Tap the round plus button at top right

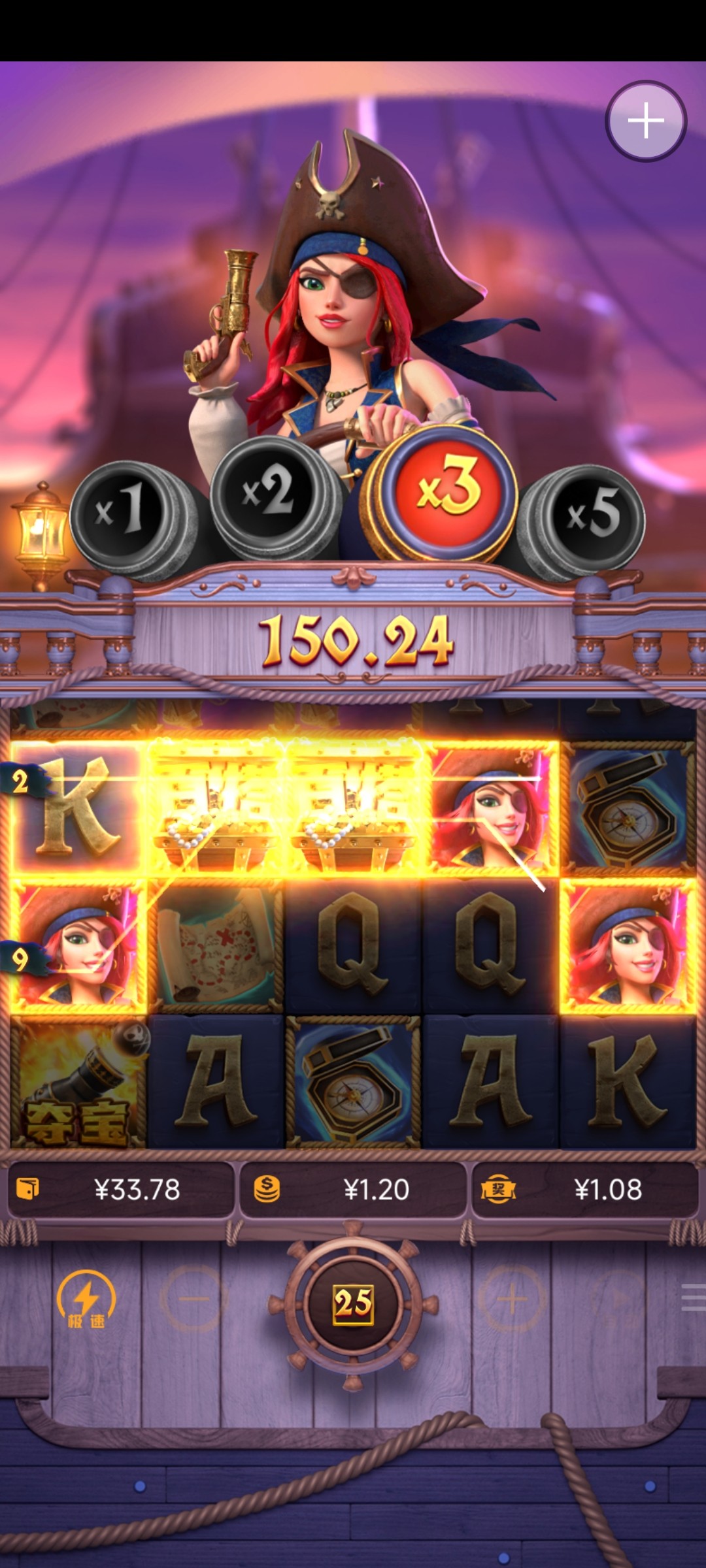click(646, 121)
